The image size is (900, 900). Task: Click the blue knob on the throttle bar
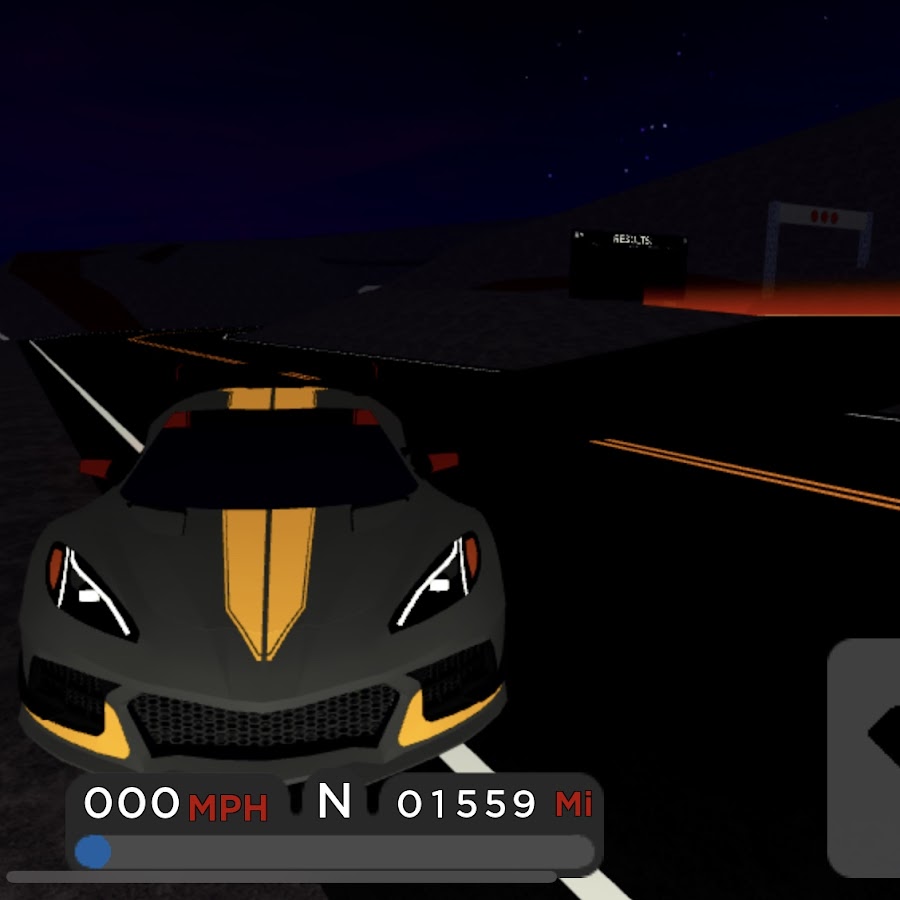coord(93,852)
